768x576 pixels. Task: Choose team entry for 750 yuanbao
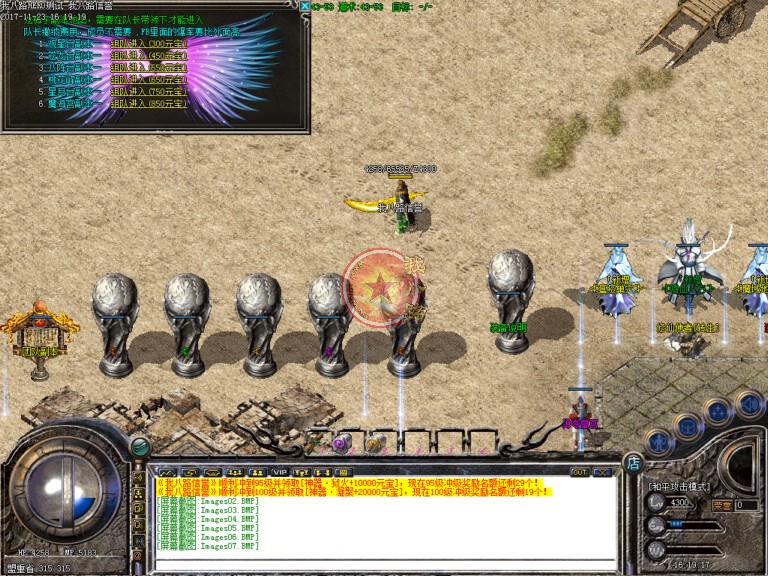[x=147, y=91]
